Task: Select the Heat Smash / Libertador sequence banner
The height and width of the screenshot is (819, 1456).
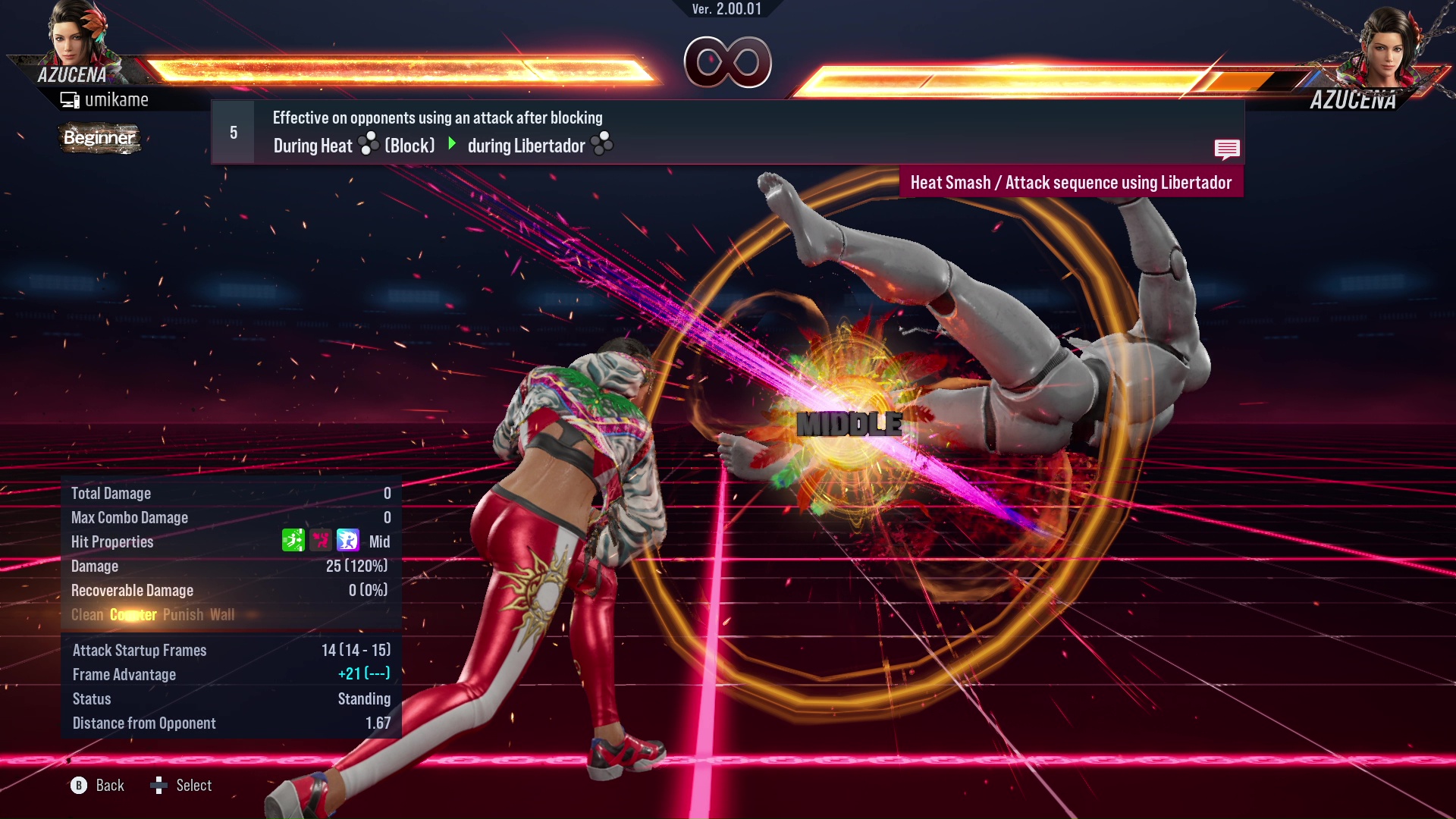Action: tap(1071, 182)
